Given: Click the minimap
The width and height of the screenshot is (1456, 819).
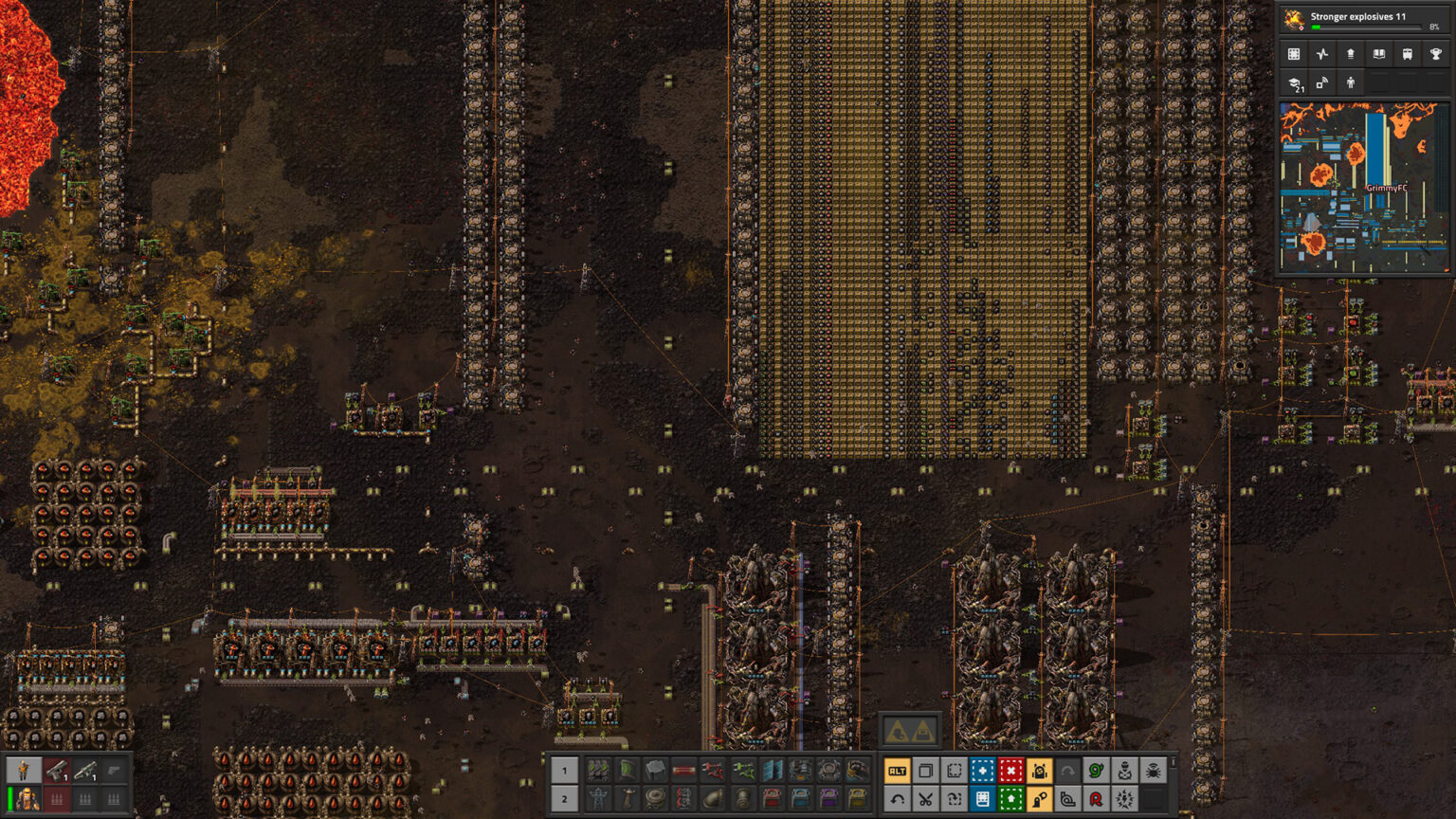Looking at the screenshot, I should (x=1363, y=188).
